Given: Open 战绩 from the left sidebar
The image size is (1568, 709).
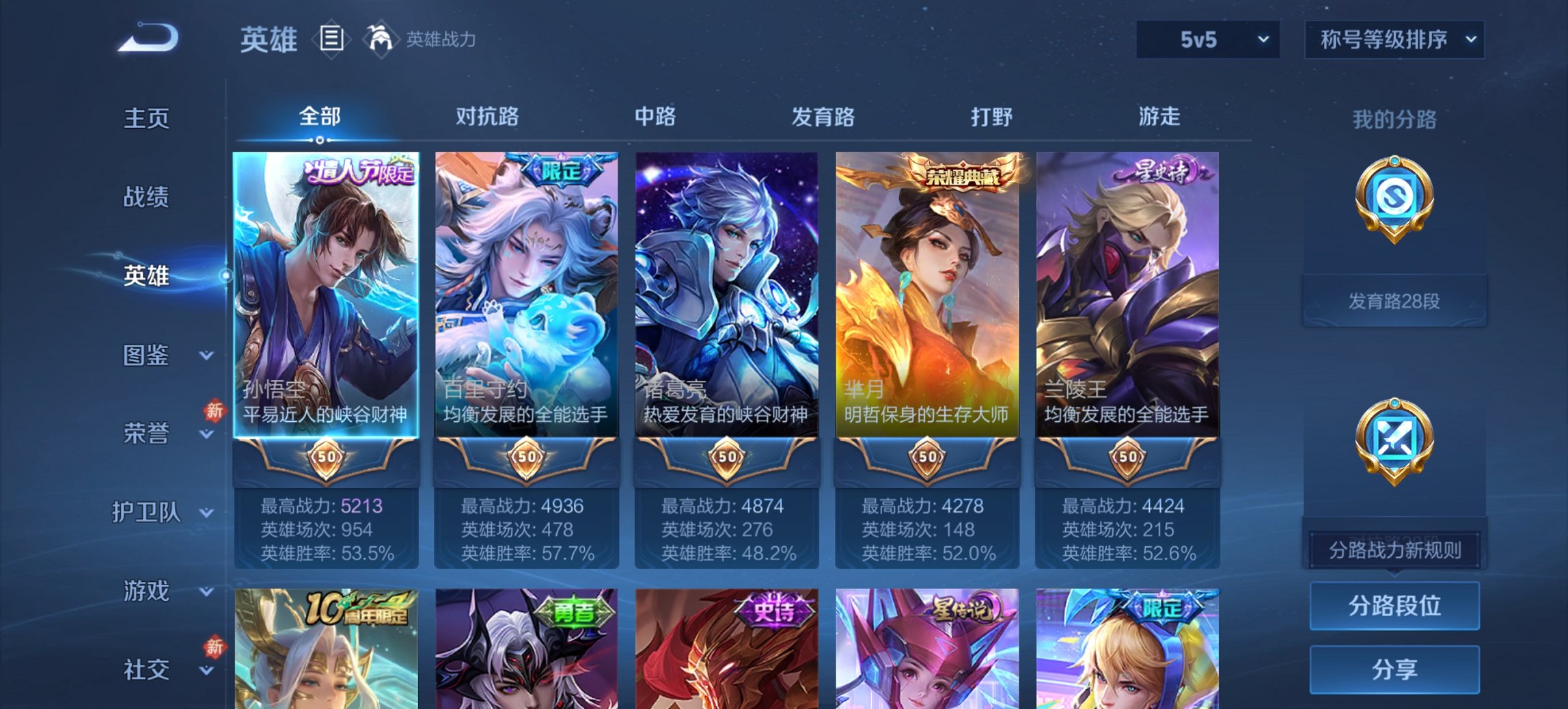Looking at the screenshot, I should pos(146,197).
